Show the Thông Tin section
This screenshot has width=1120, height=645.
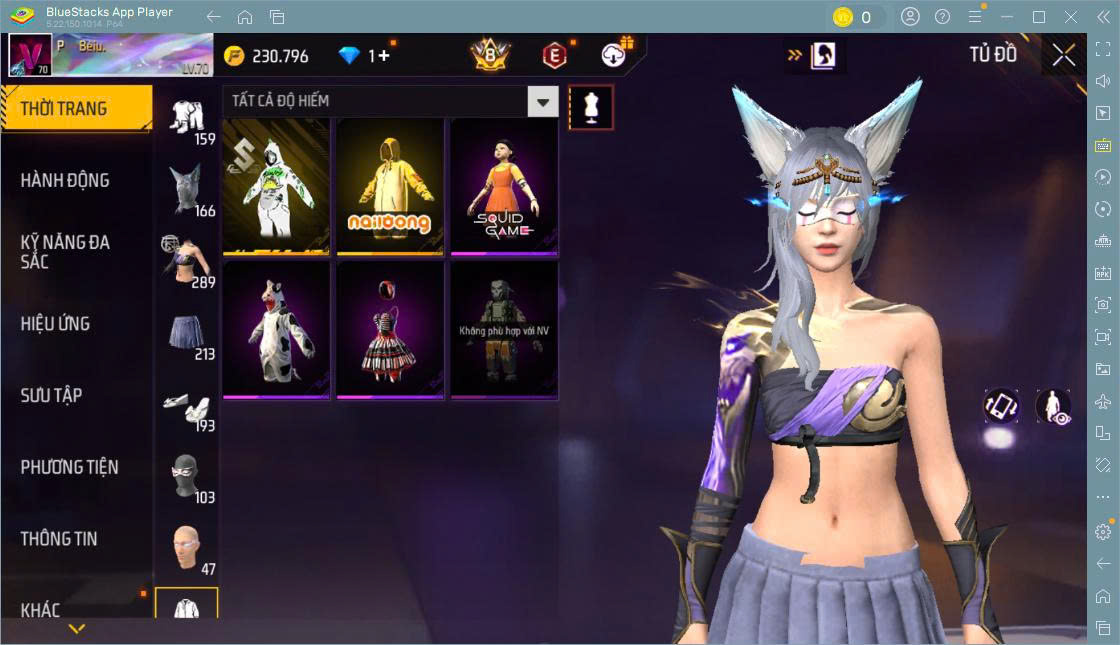coord(59,539)
